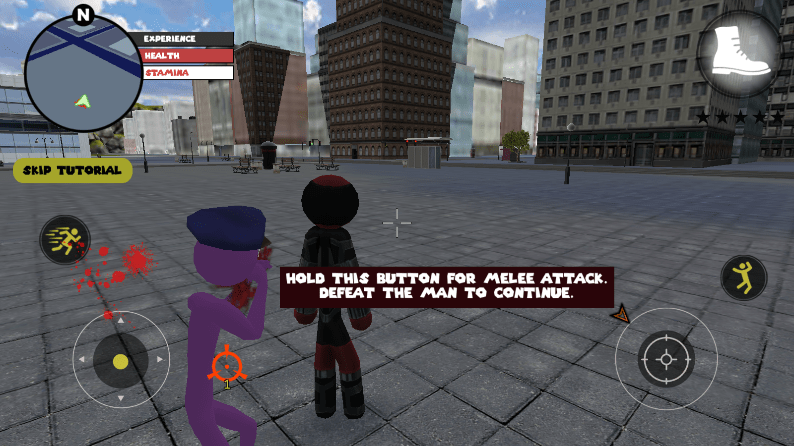
Task: Activate the sprint running-man button
Action: click(64, 240)
